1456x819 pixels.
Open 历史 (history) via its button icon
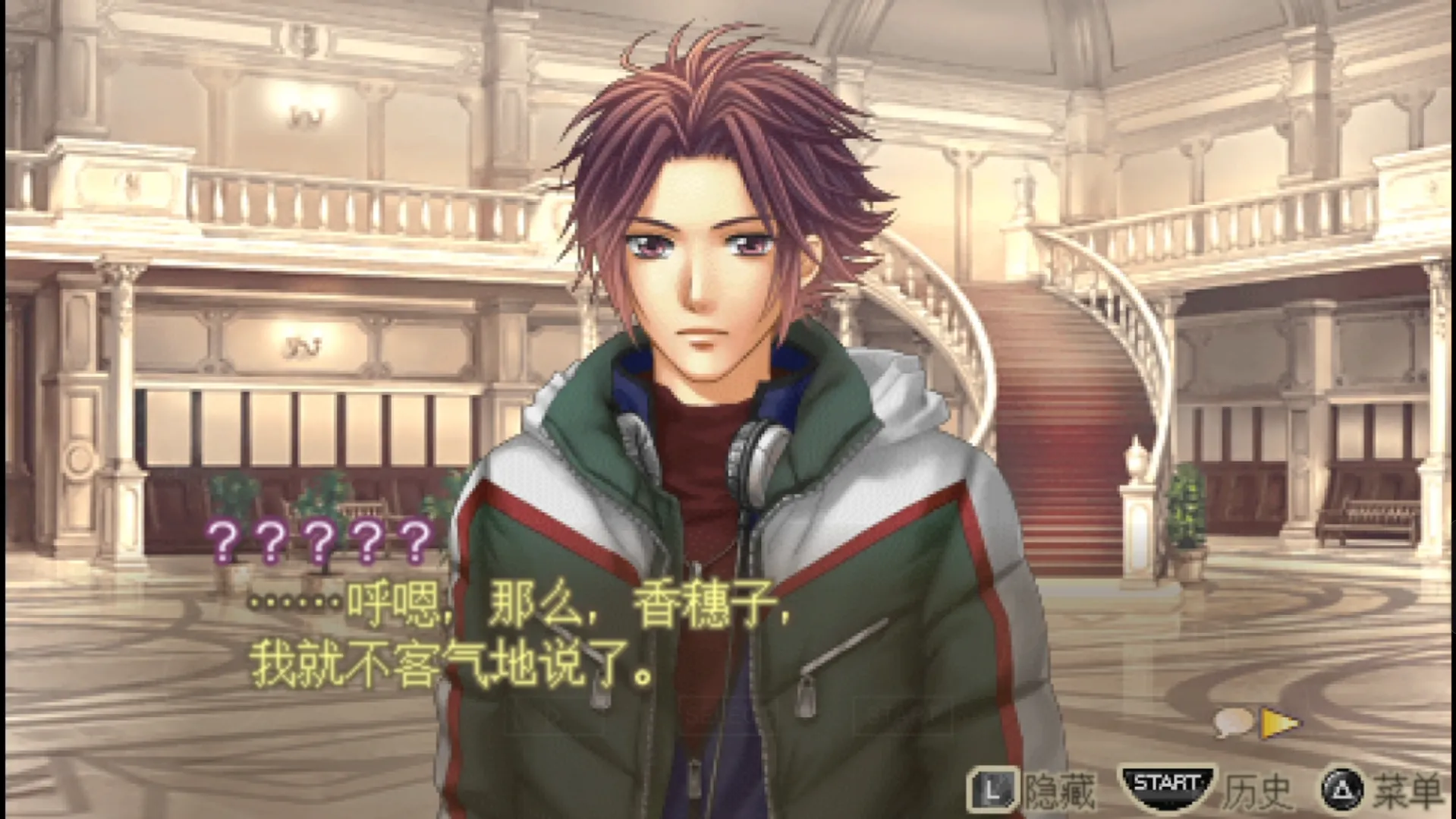click(1168, 788)
